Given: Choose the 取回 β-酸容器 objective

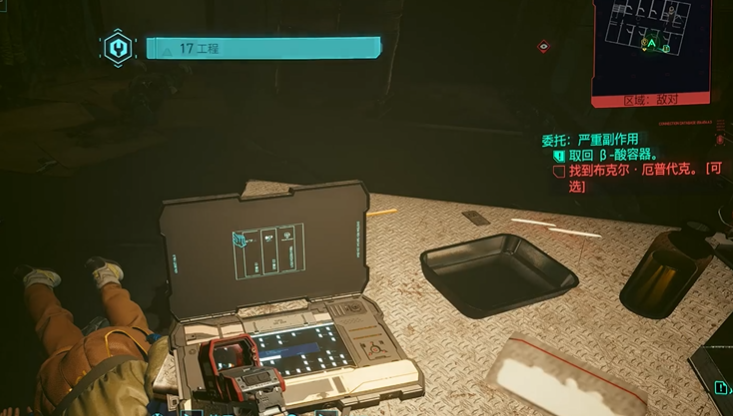Looking at the screenshot, I should tap(612, 155).
